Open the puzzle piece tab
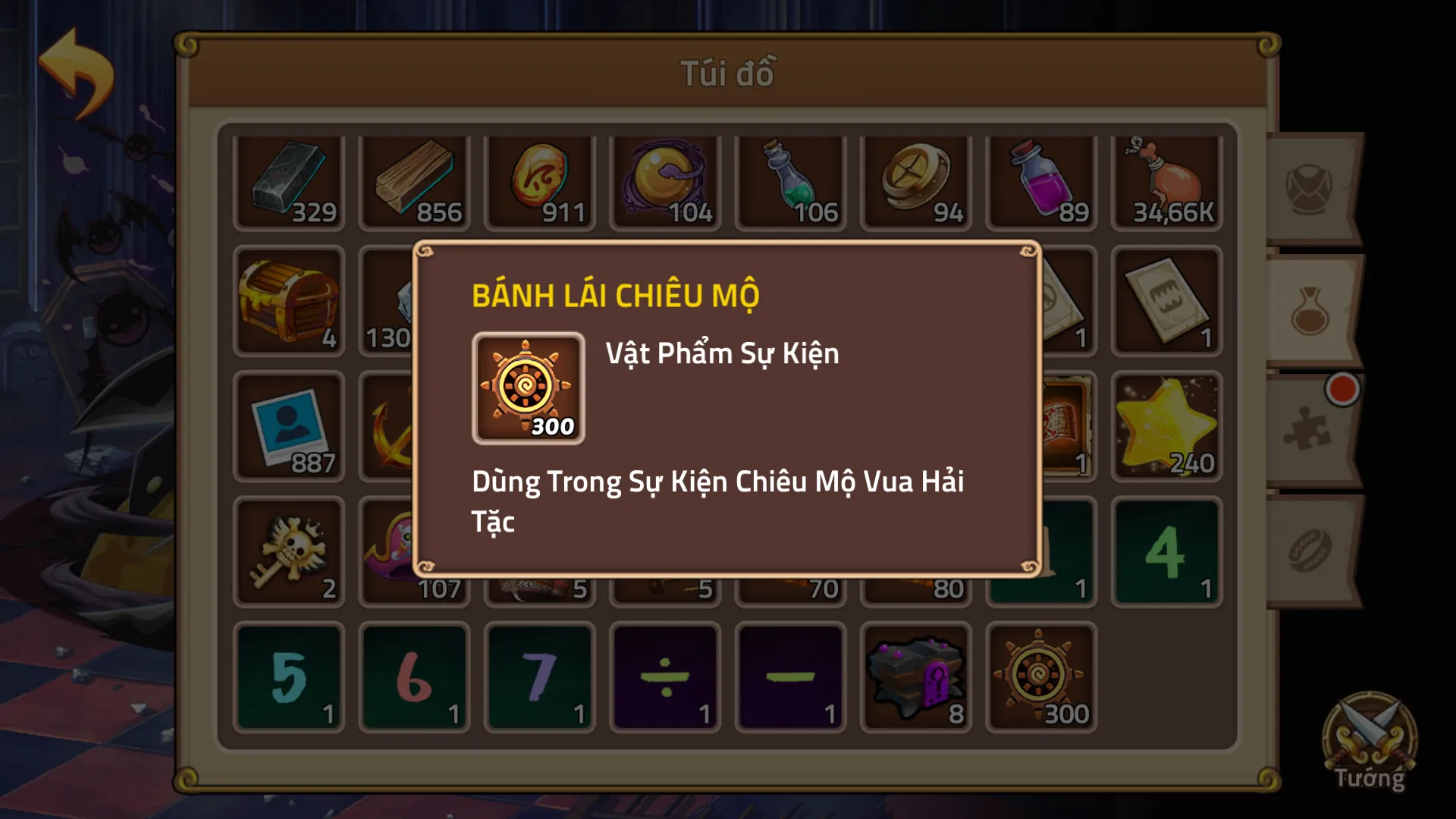 1311,431
